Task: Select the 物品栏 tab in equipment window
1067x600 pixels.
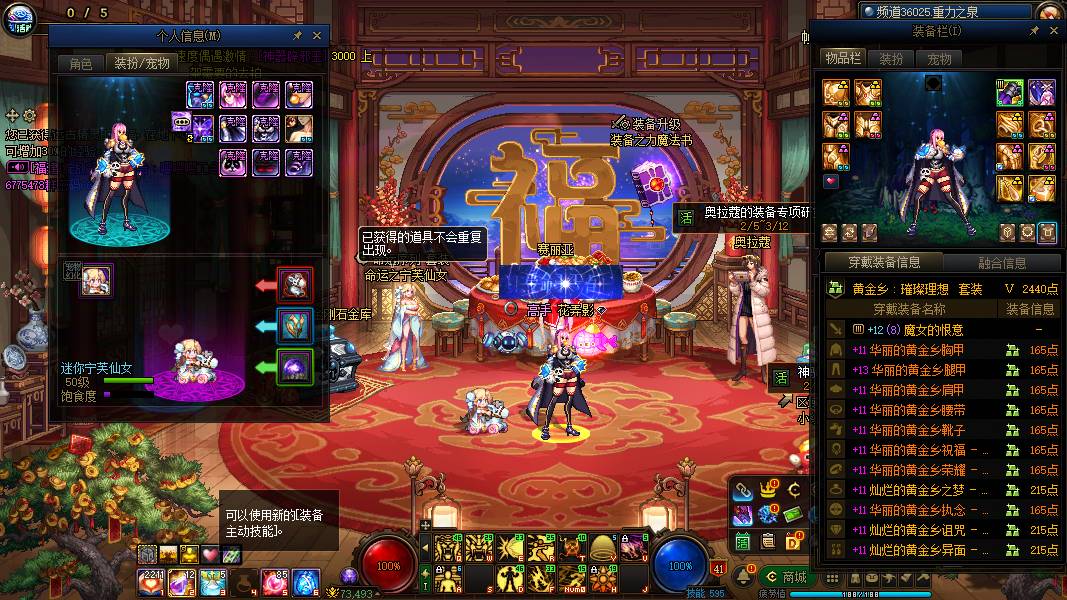Action: tap(842, 59)
